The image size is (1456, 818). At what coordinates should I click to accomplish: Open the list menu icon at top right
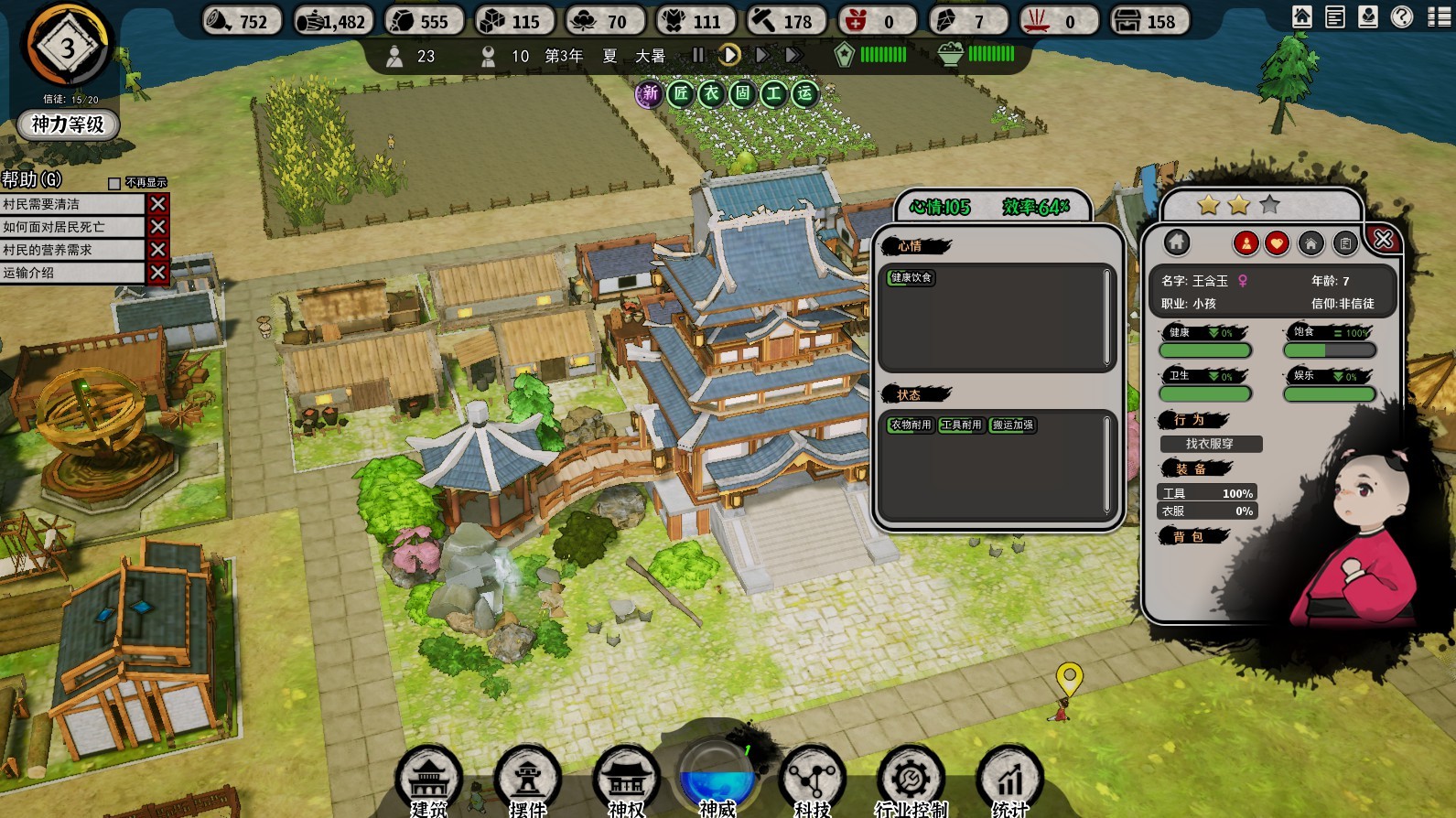point(1439,16)
